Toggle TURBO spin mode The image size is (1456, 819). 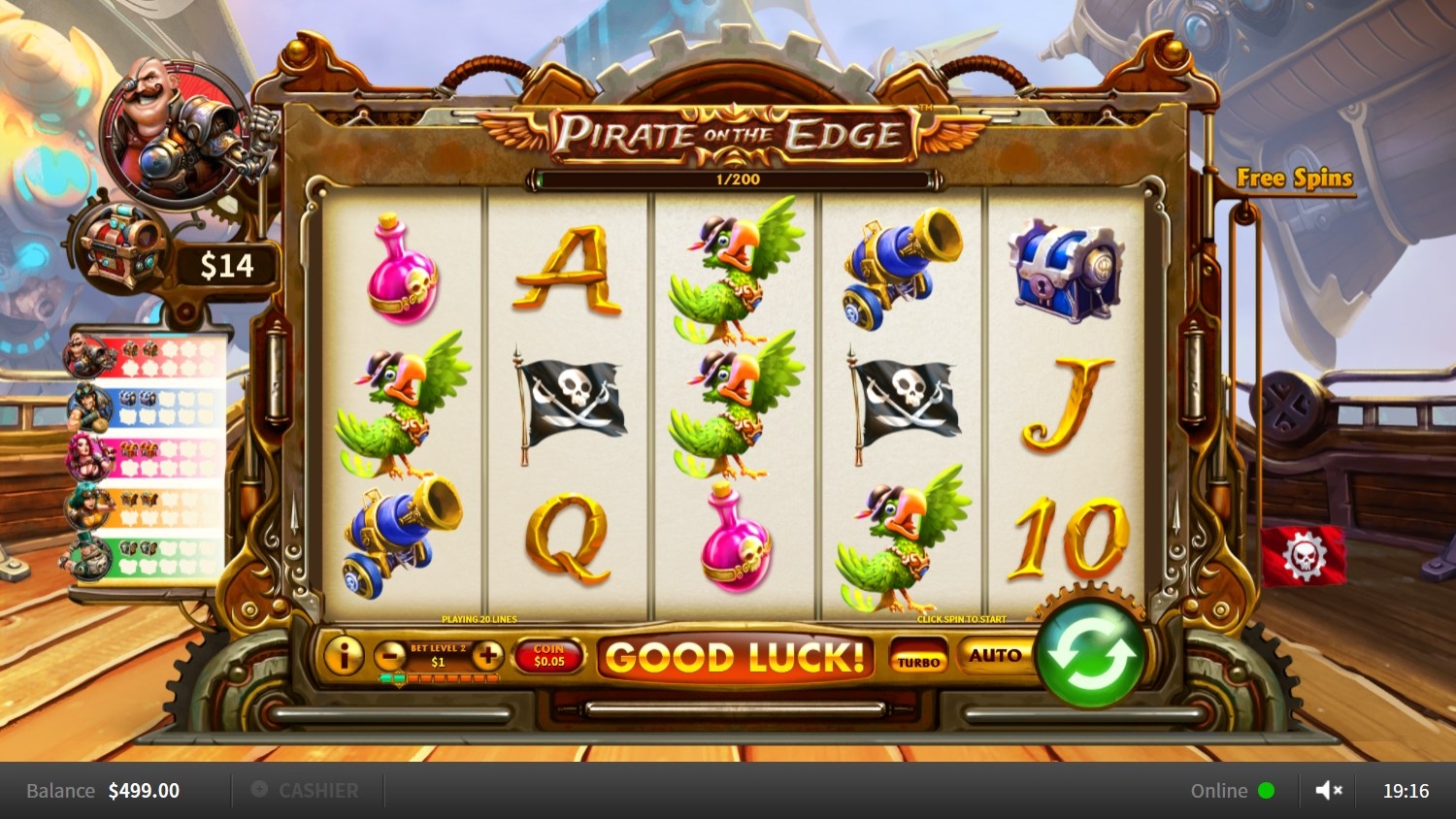918,659
